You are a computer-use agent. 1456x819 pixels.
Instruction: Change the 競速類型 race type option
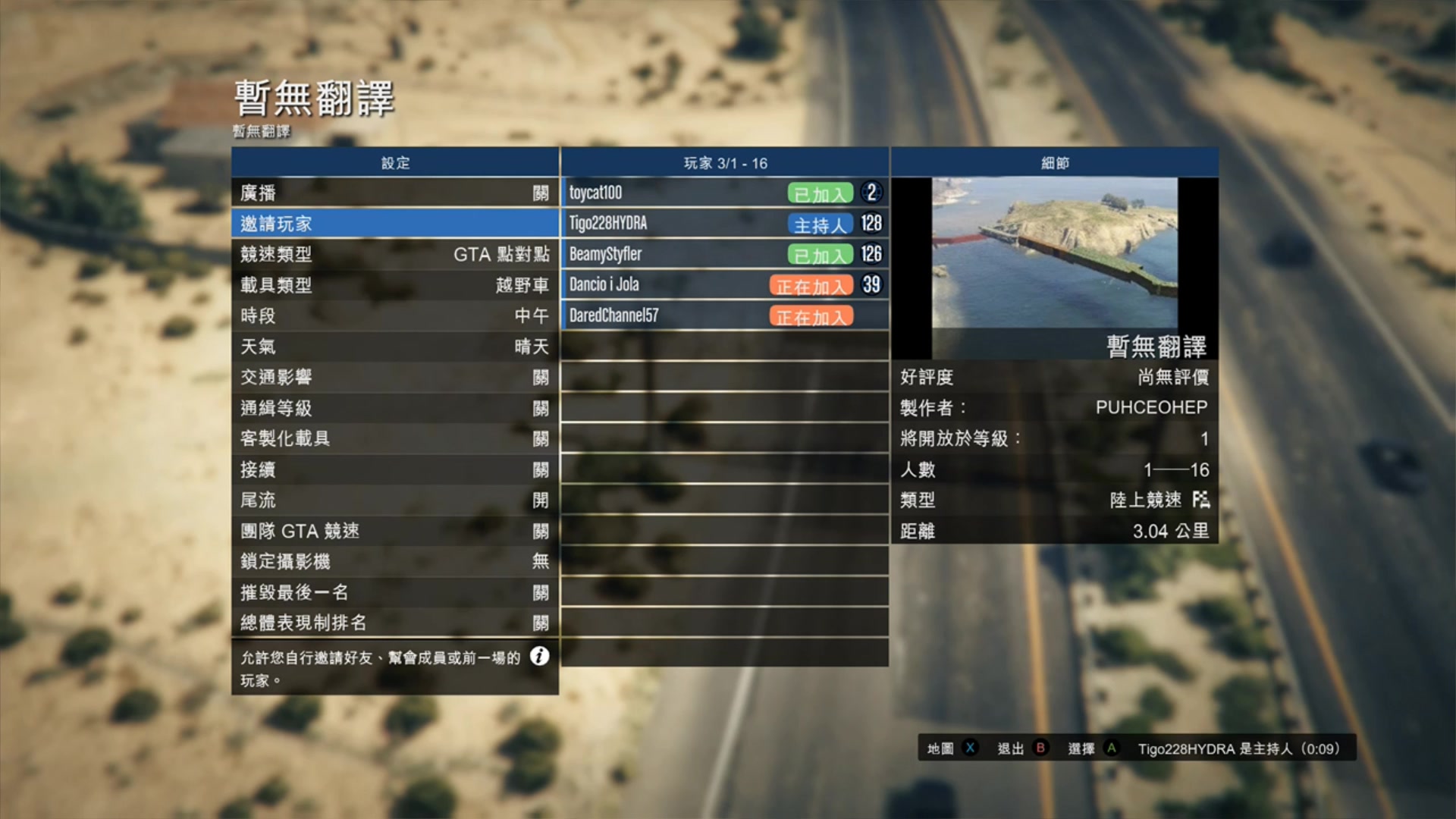point(394,254)
